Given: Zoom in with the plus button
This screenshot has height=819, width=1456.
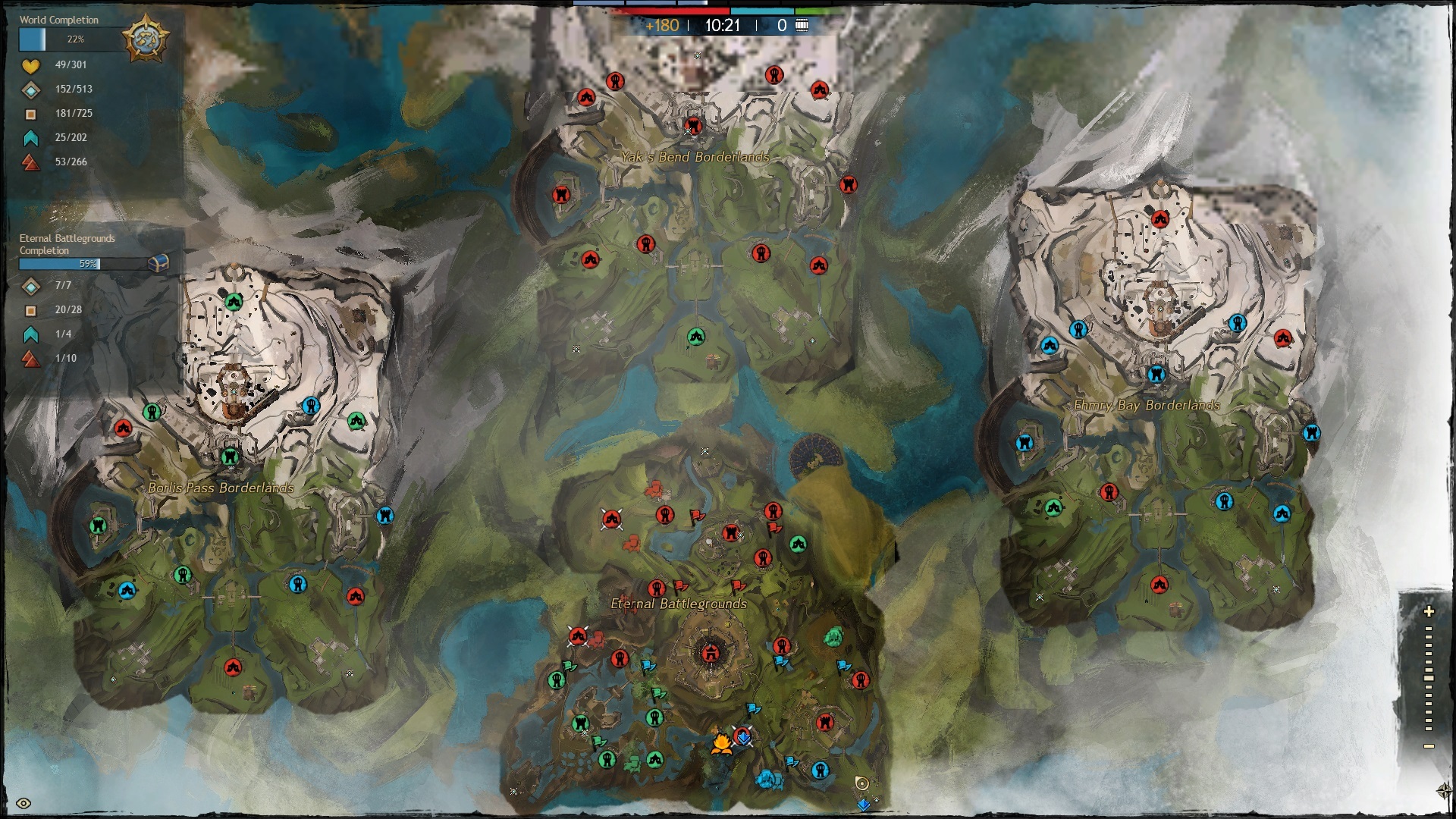Looking at the screenshot, I should (1429, 611).
